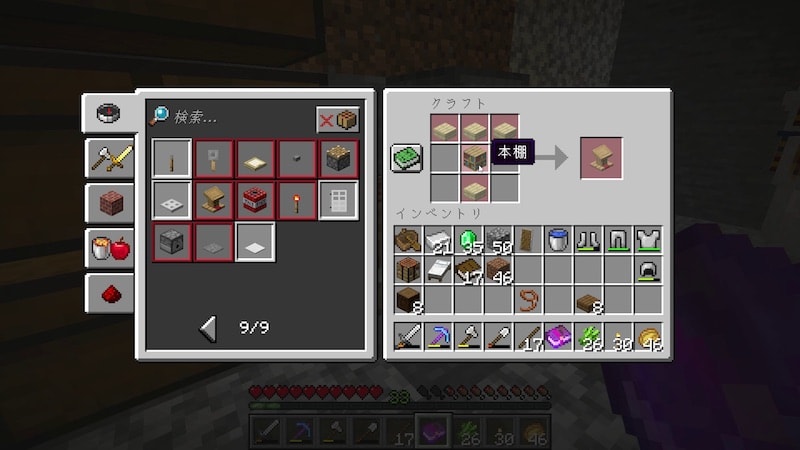Choose the TNT recipe

point(253,200)
